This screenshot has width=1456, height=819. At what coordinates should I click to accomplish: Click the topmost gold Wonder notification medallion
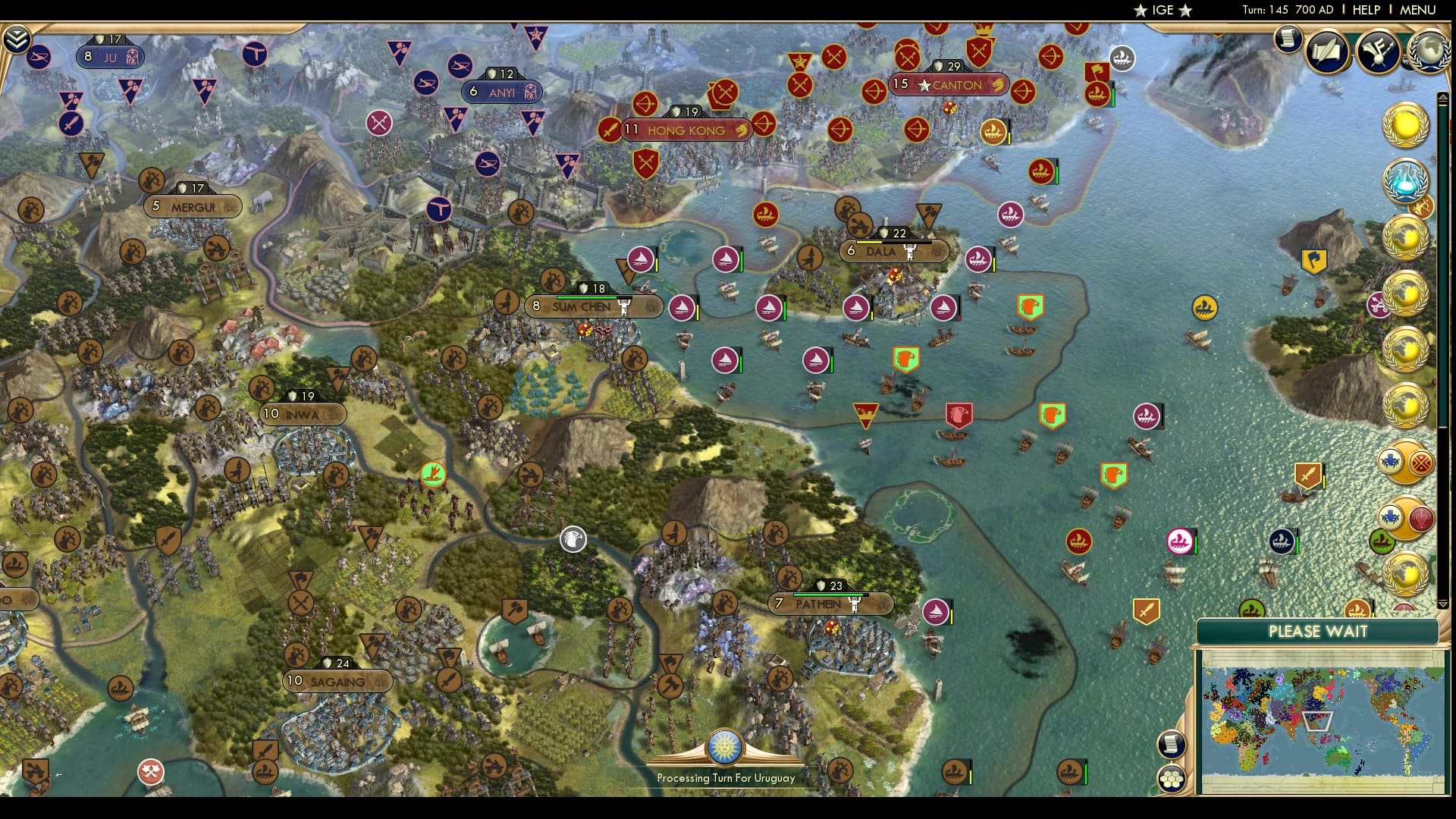pos(1405,125)
